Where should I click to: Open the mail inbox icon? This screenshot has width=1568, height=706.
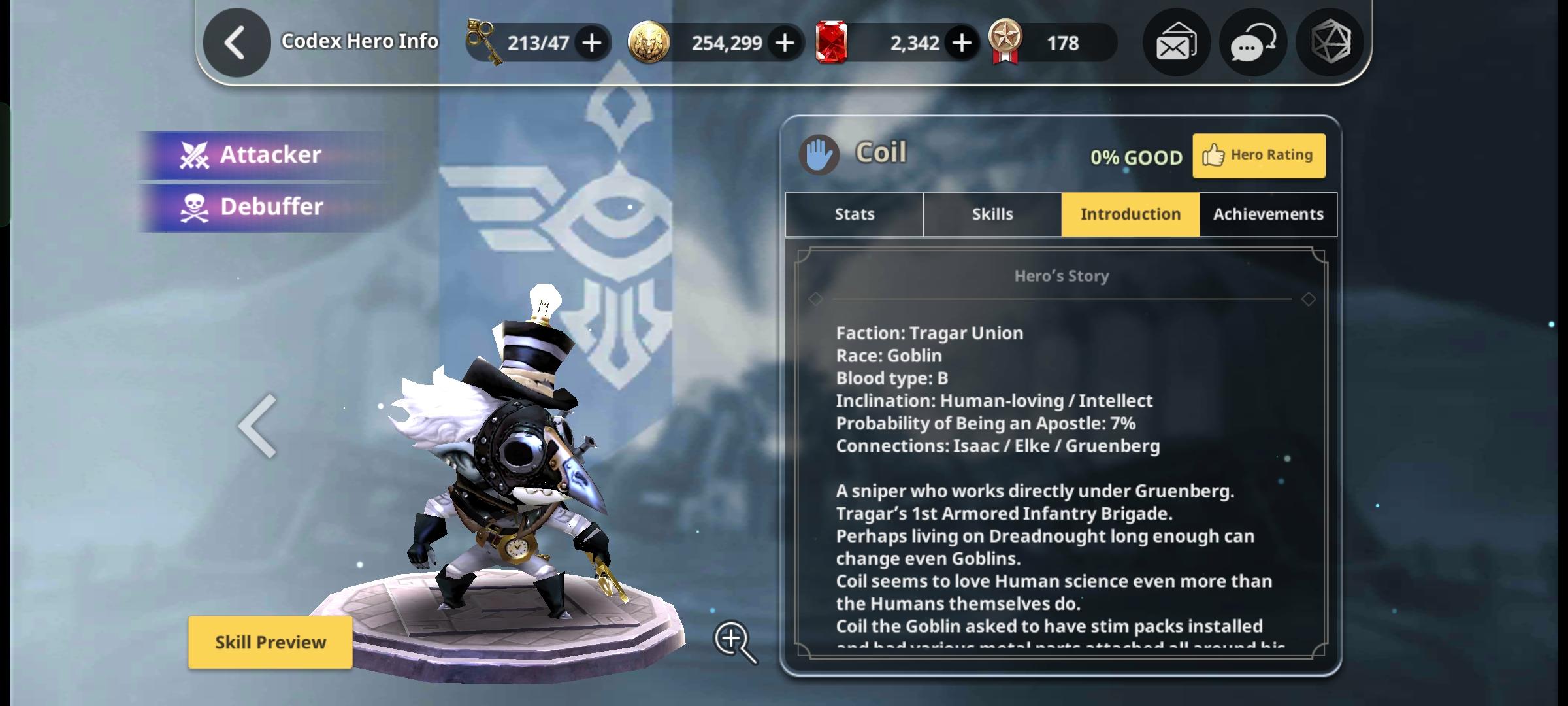[1176, 42]
